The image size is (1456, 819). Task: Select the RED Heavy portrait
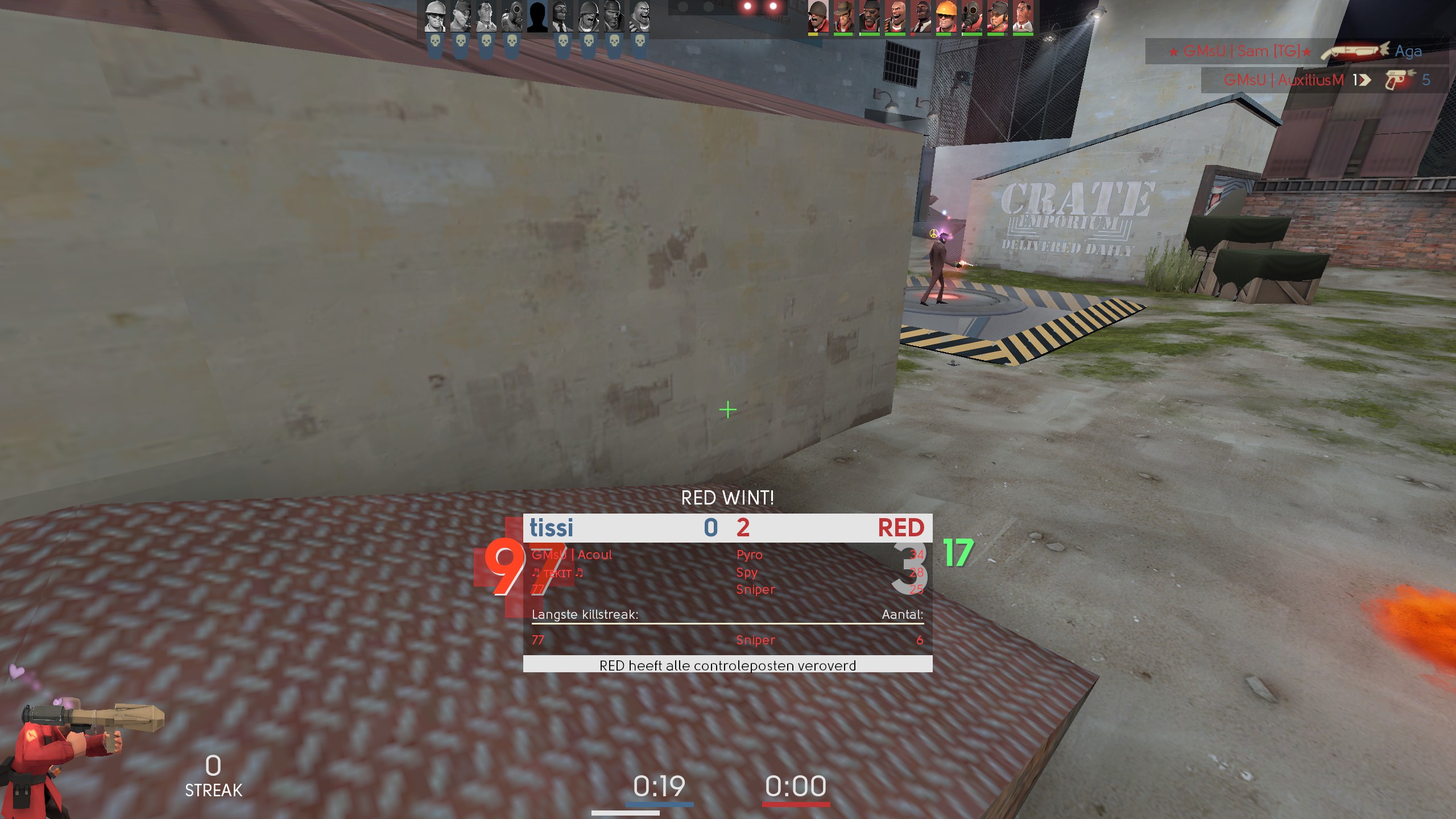tap(895, 17)
